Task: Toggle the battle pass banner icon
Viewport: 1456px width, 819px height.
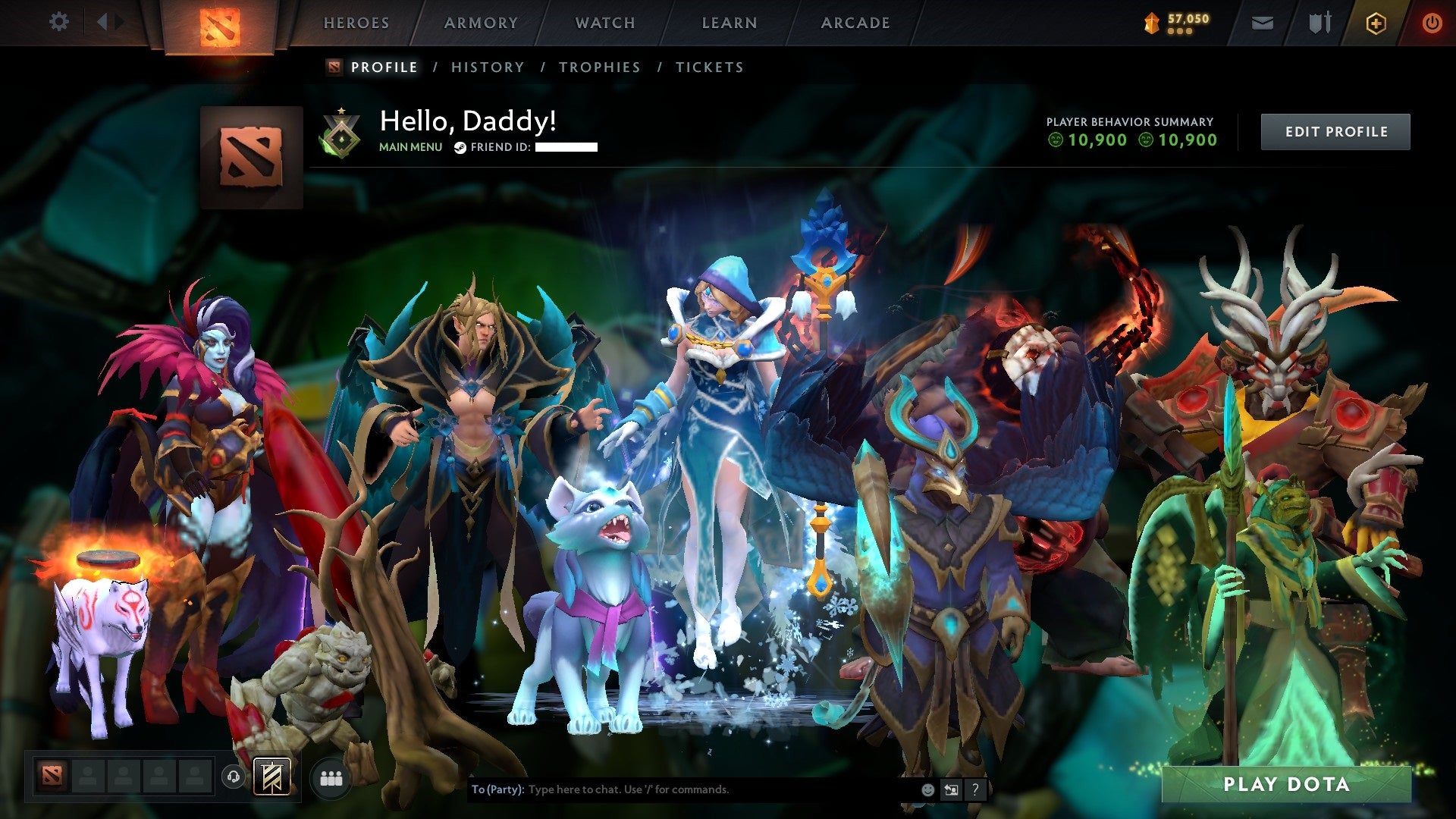Action: tap(273, 775)
